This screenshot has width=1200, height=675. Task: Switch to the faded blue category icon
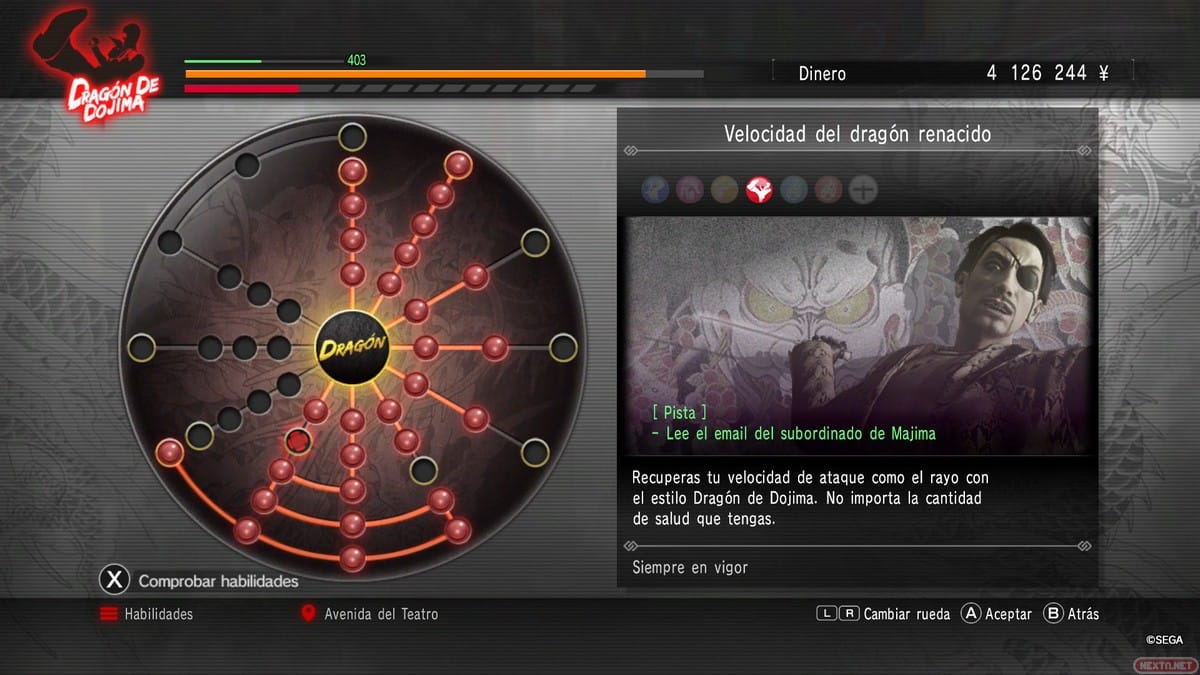(x=655, y=188)
